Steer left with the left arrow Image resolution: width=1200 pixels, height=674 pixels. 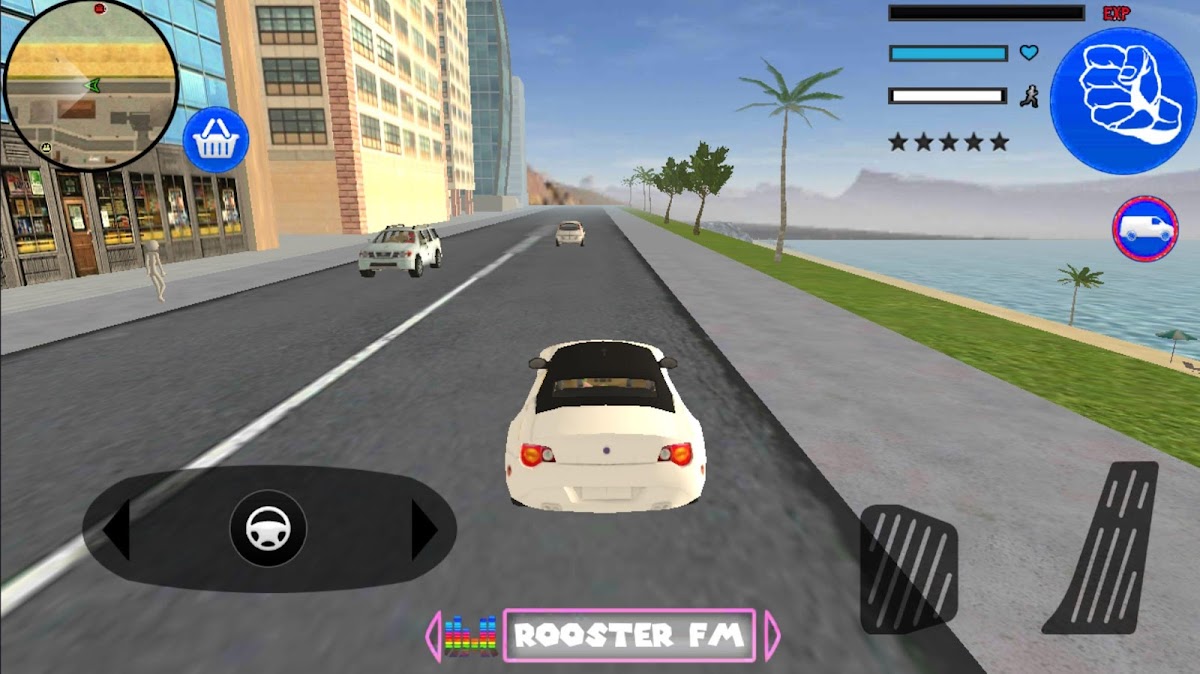117,529
